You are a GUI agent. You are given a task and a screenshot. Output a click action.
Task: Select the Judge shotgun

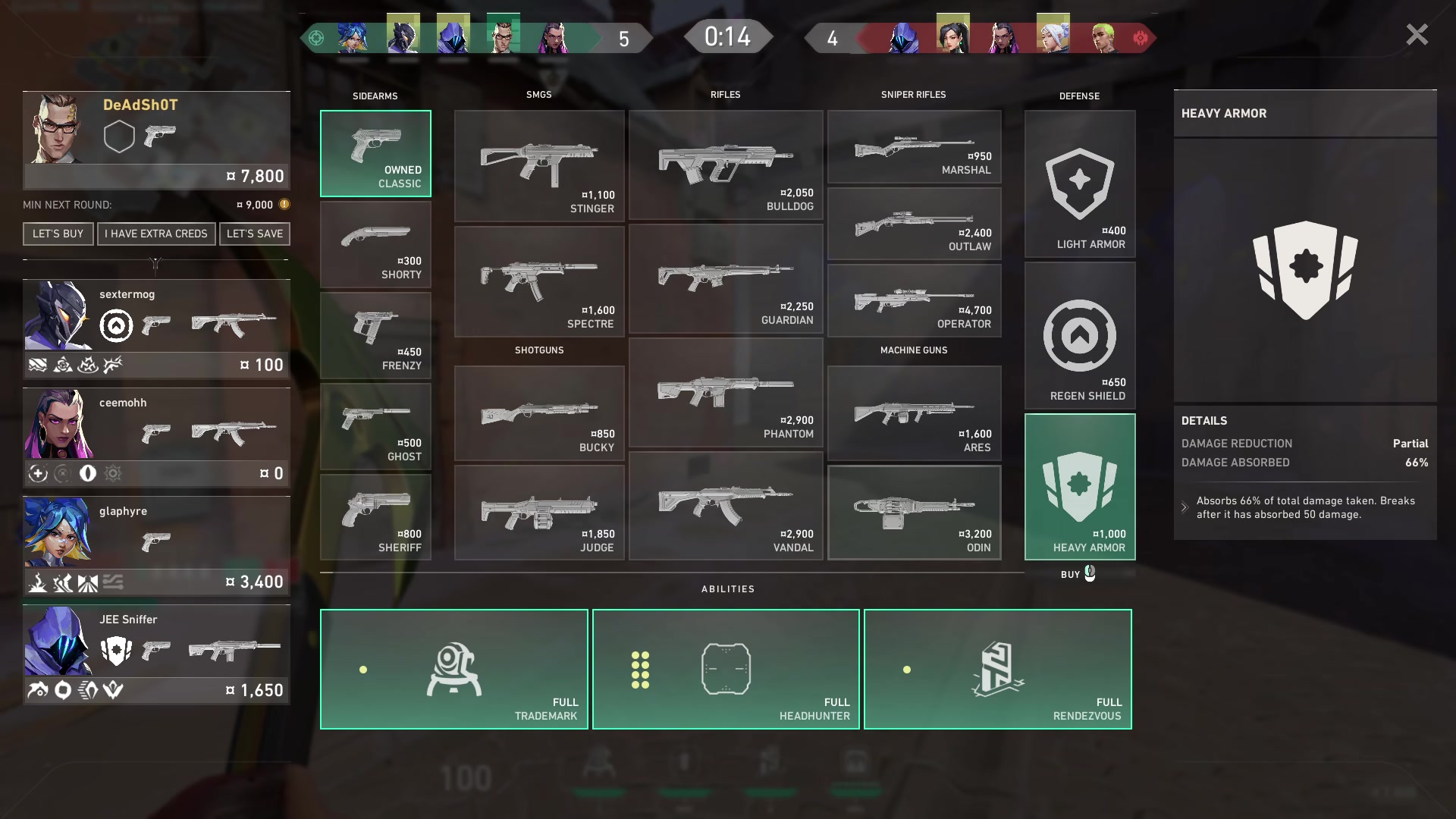point(539,513)
